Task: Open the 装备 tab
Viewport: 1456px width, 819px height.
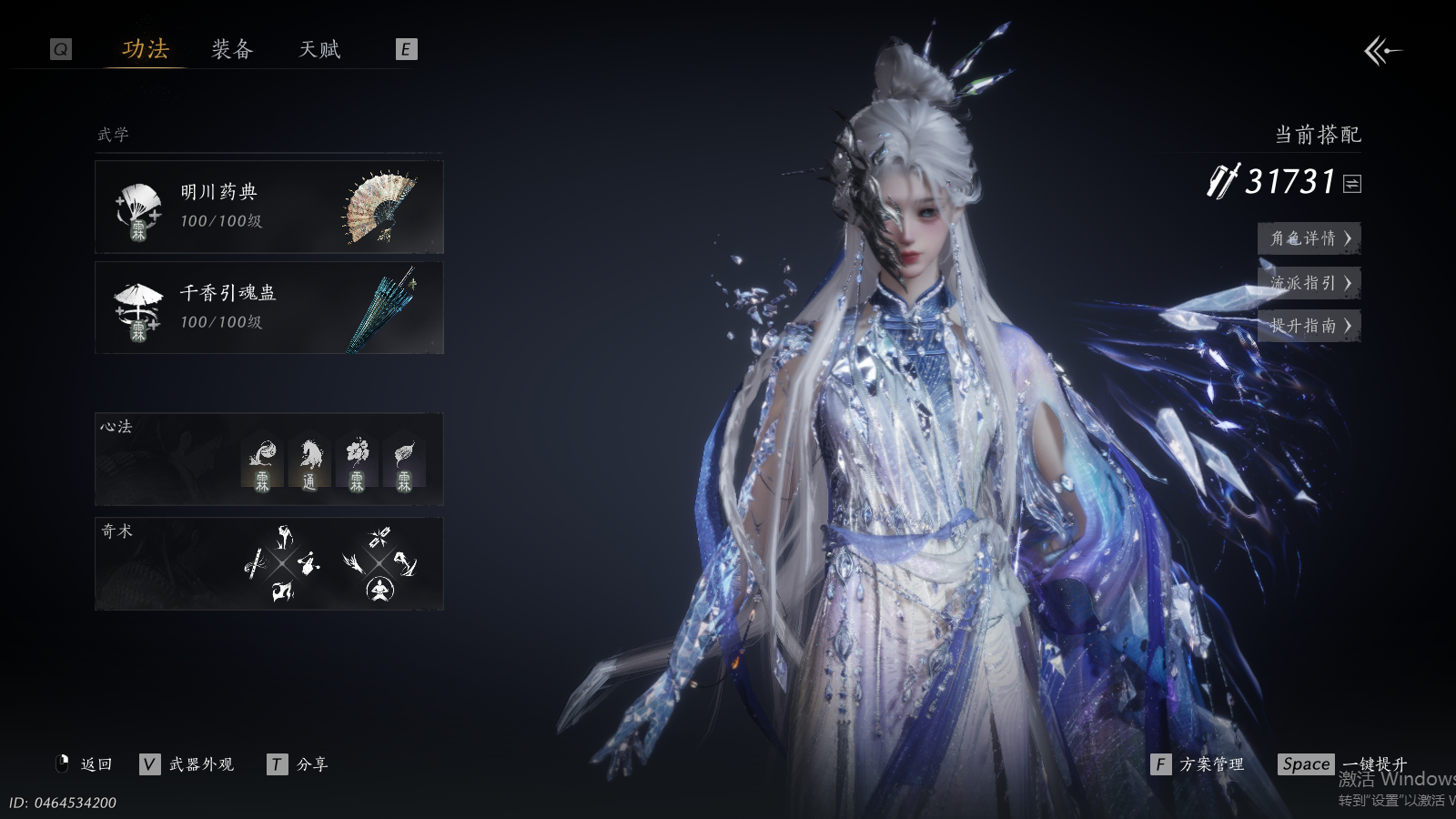Action: pyautogui.click(x=232, y=49)
